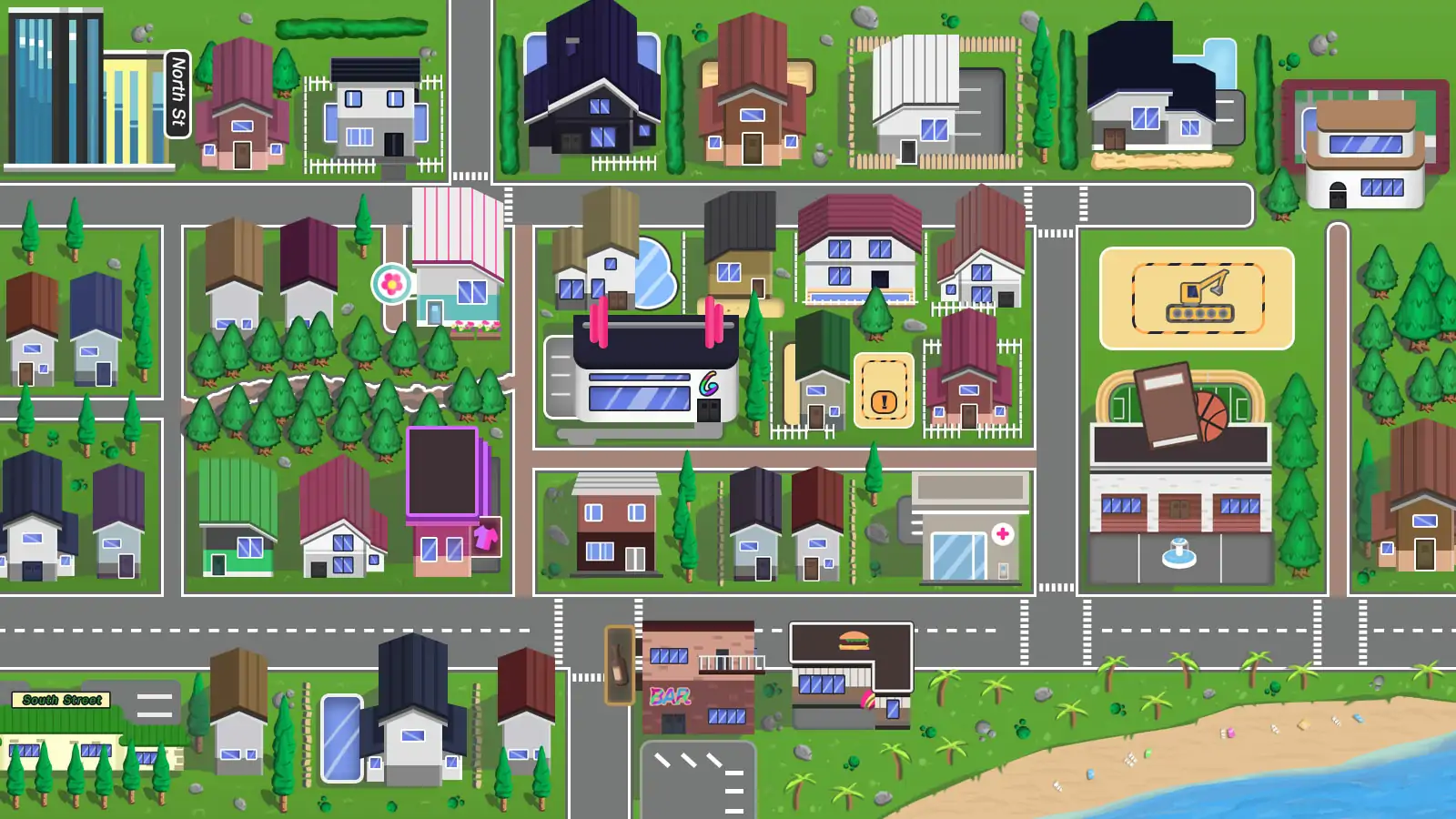The width and height of the screenshot is (1456, 819).
Task: Select the excavator construction site tile
Action: click(1197, 298)
